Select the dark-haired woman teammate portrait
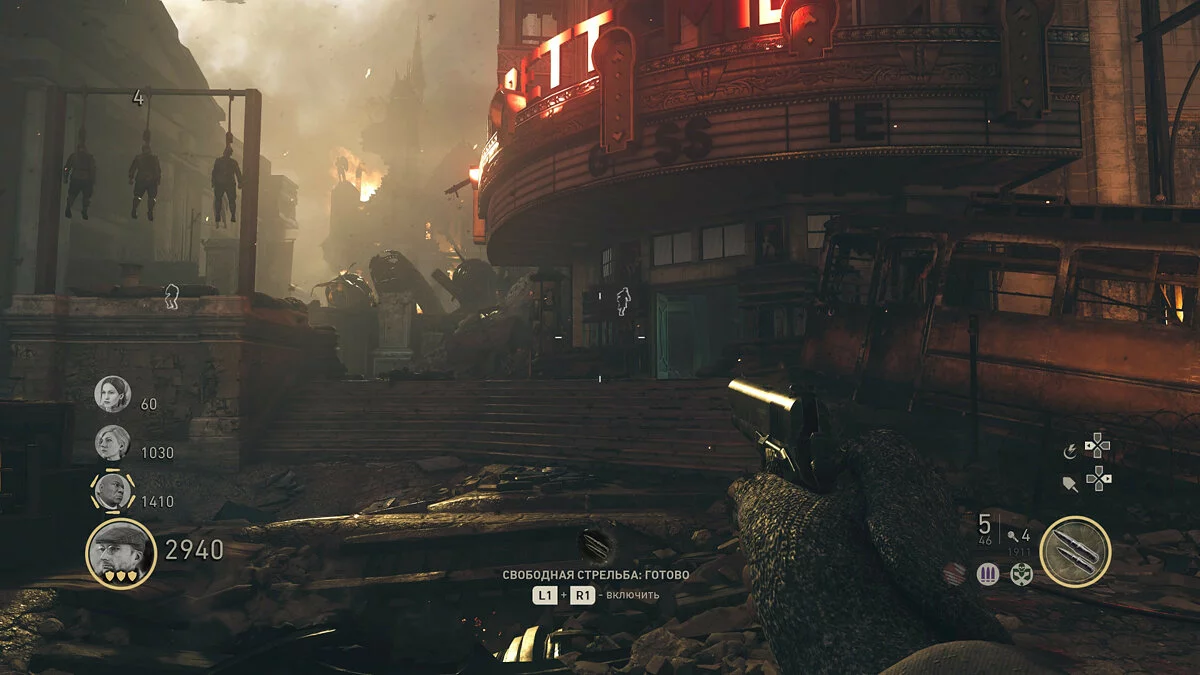Image resolution: width=1200 pixels, height=675 pixels. coord(112,394)
